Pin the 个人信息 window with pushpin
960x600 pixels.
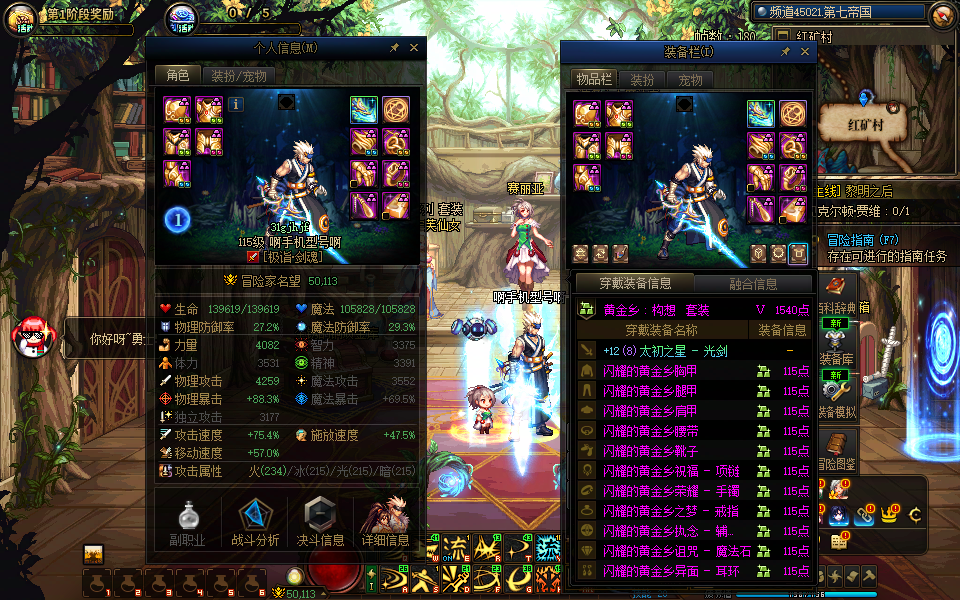tap(395, 47)
